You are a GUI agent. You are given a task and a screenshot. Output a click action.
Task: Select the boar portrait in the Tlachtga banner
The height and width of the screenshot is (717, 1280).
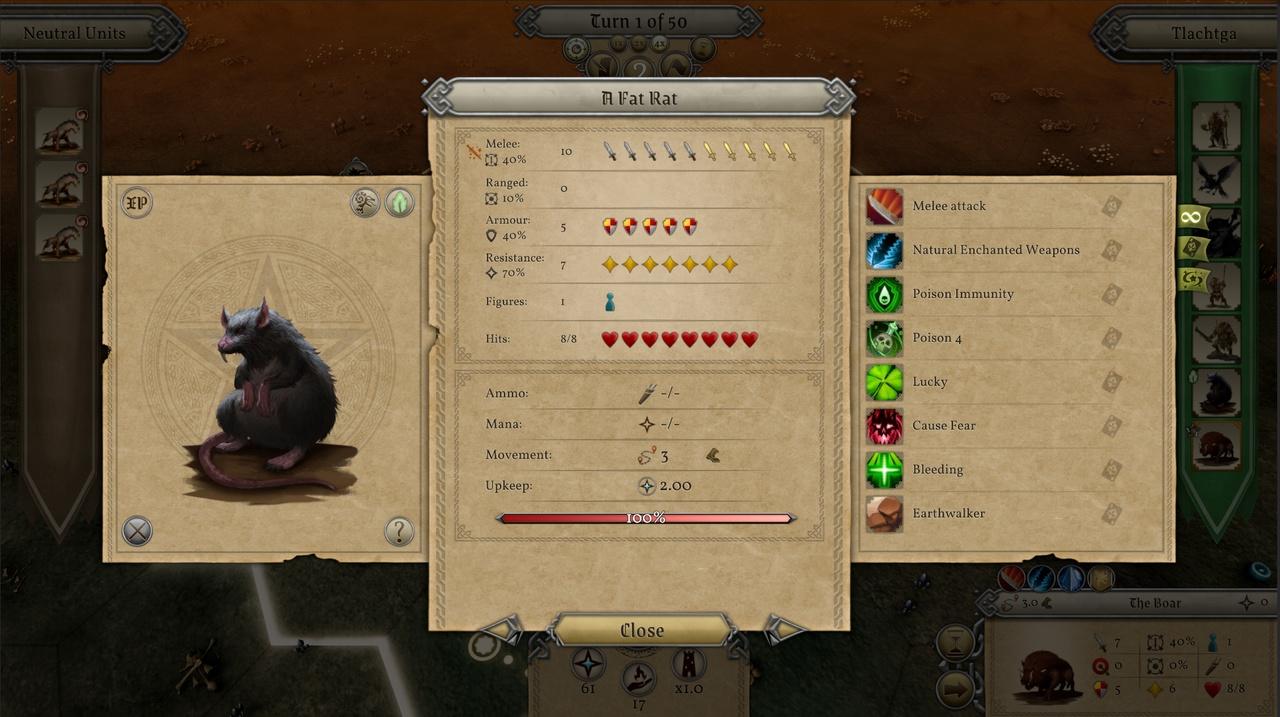coord(1216,444)
